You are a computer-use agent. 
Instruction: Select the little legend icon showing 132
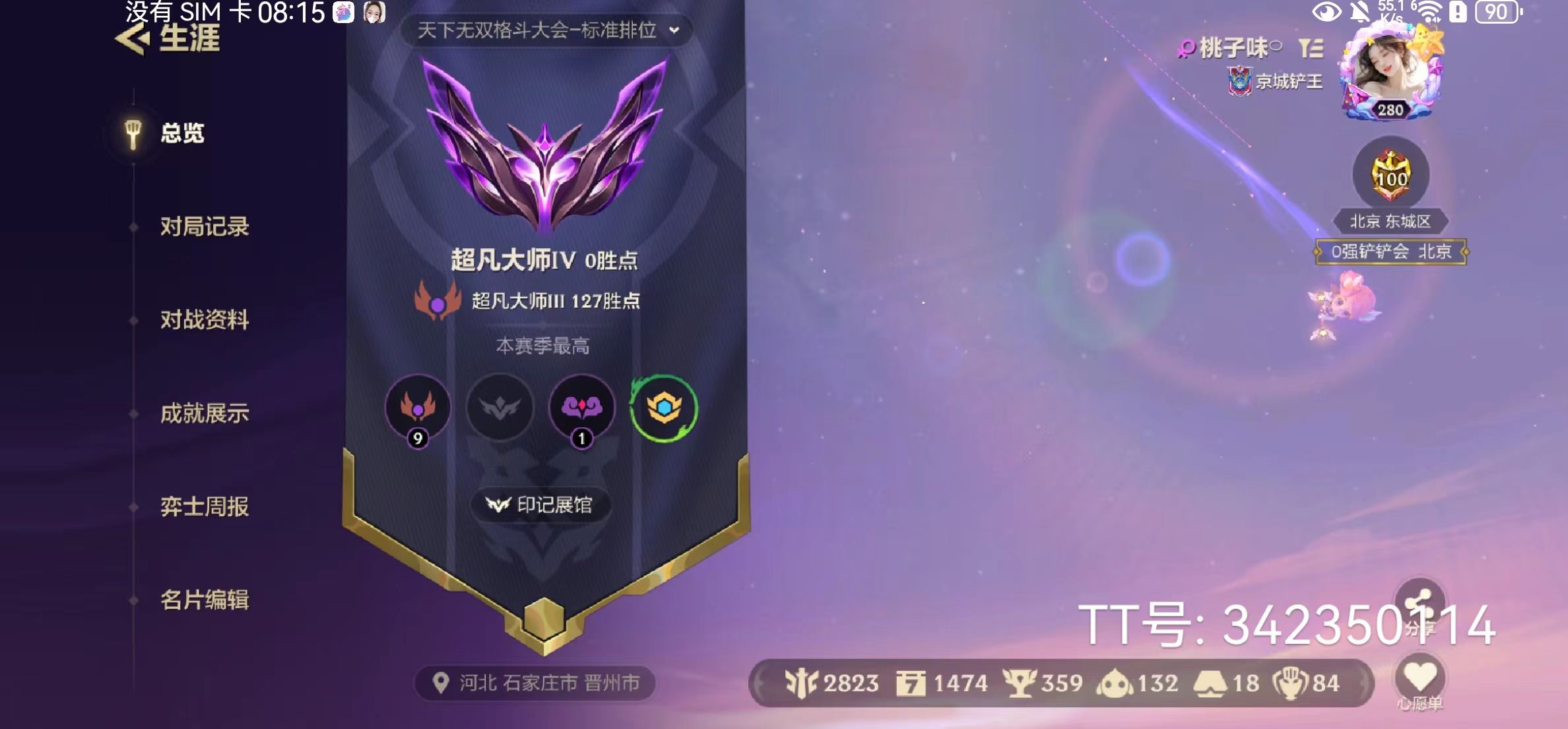coord(1122,683)
